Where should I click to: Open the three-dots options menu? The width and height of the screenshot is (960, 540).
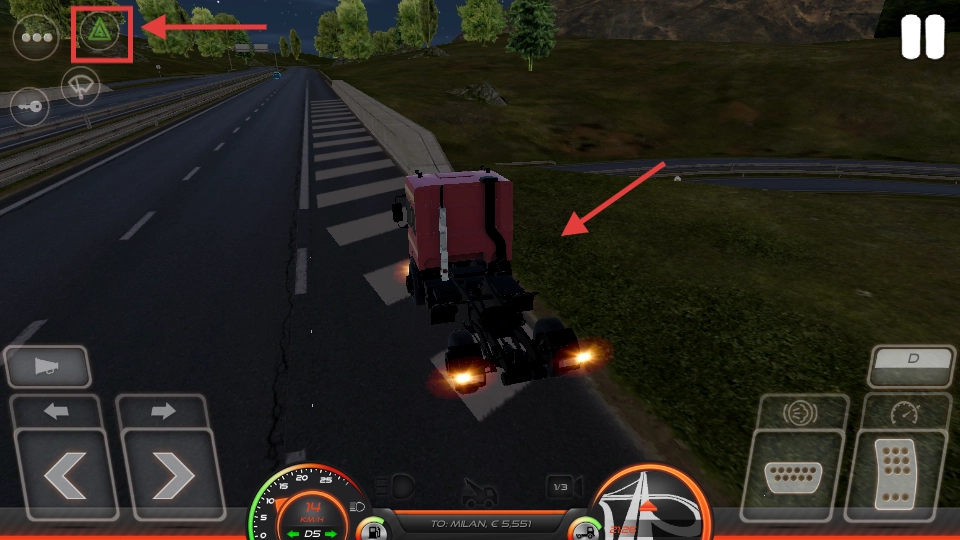pyautogui.click(x=35, y=37)
